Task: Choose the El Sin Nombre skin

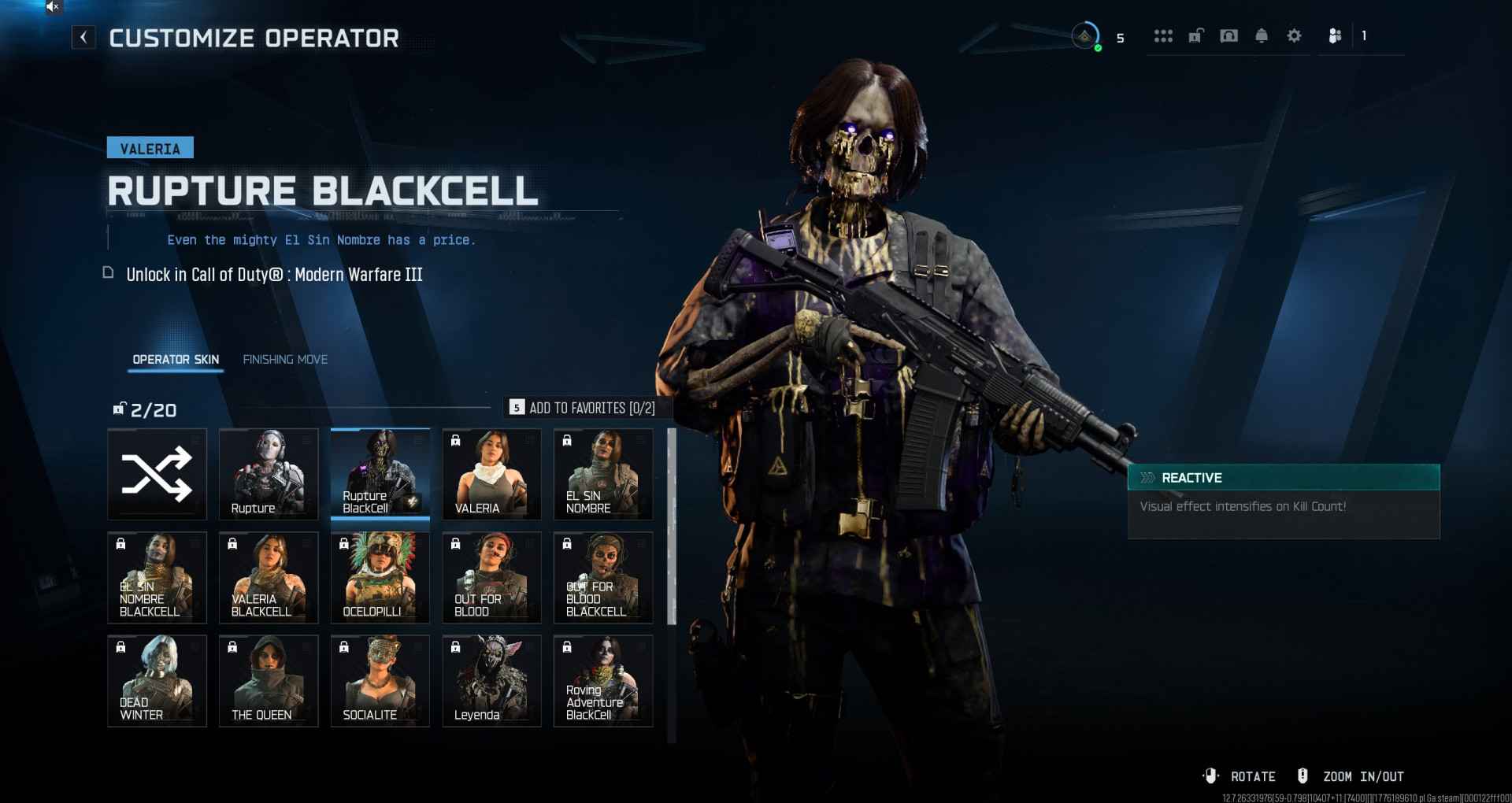Action: [x=603, y=474]
